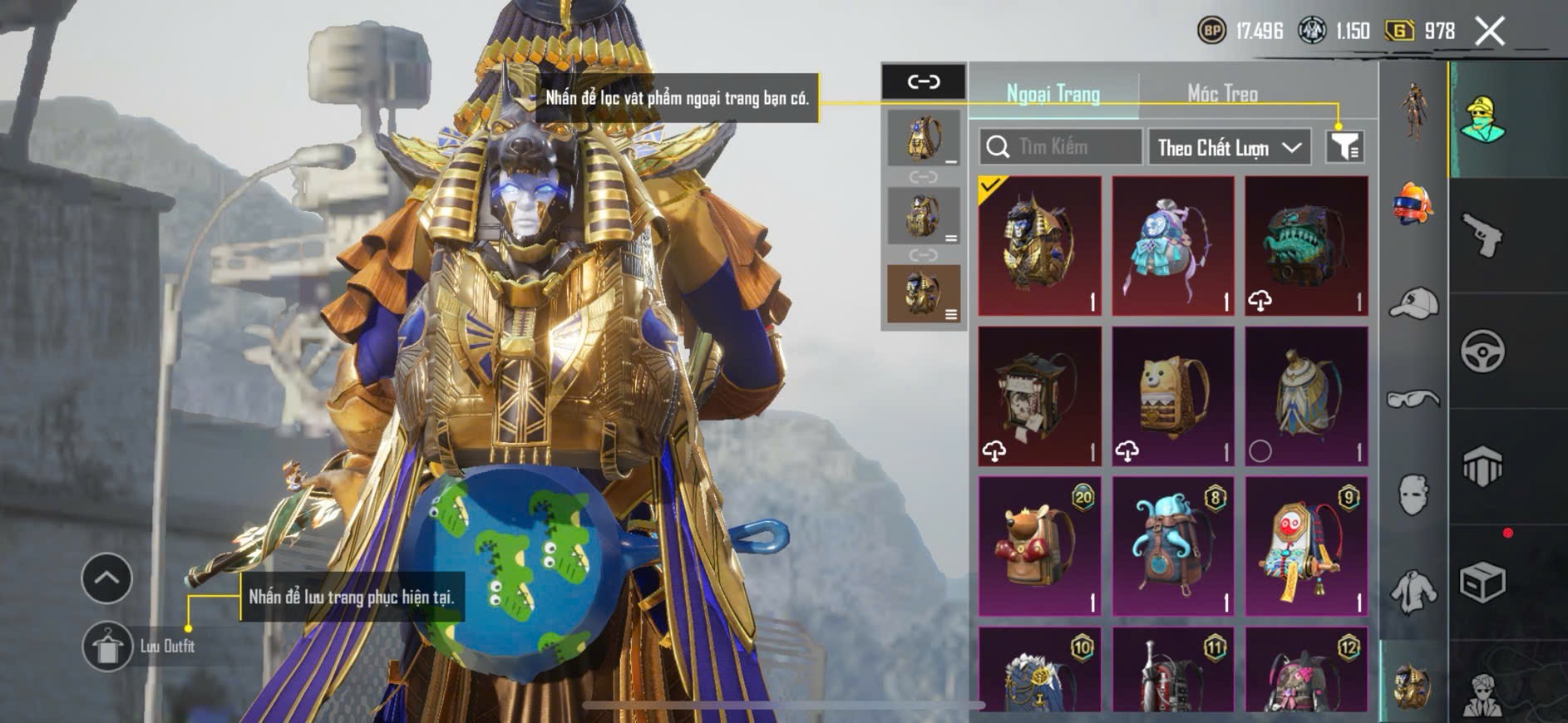
Task: Select the green monster backpack skin
Action: click(1306, 246)
